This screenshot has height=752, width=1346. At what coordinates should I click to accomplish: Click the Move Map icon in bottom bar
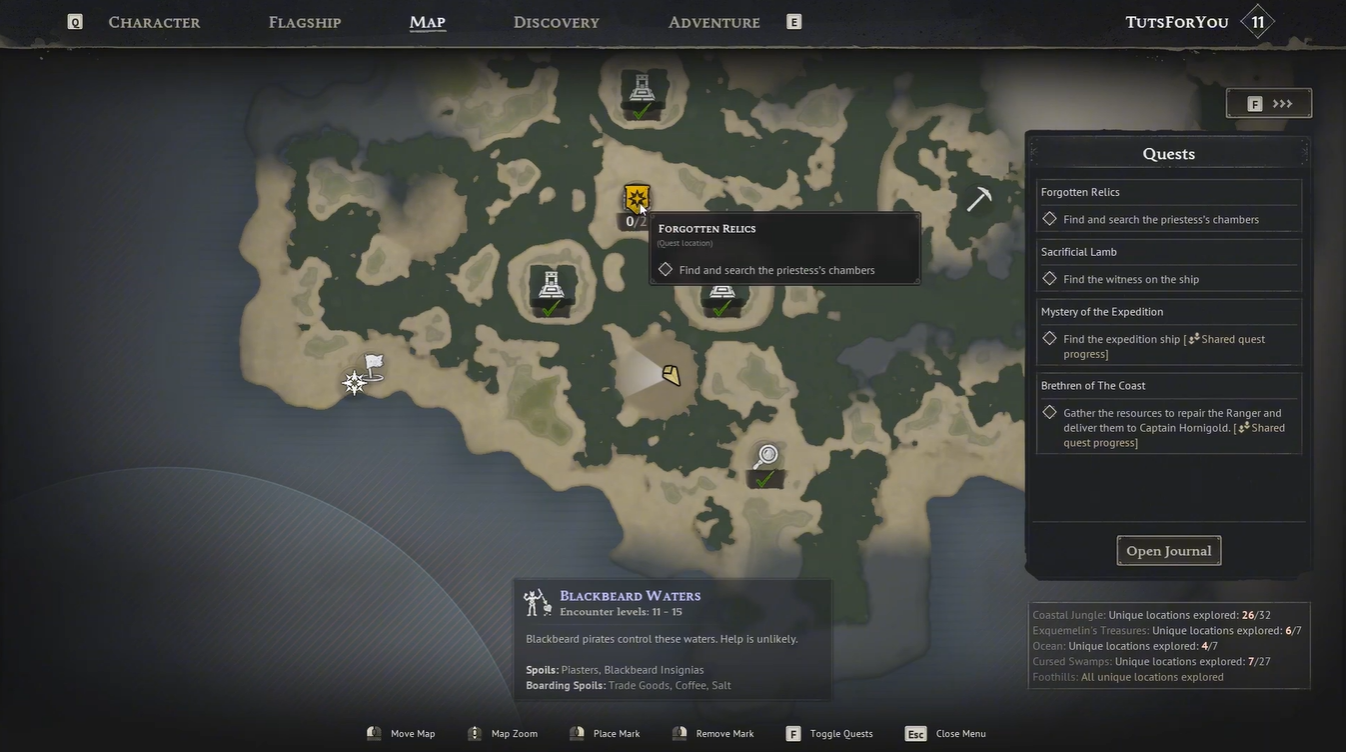[x=374, y=733]
